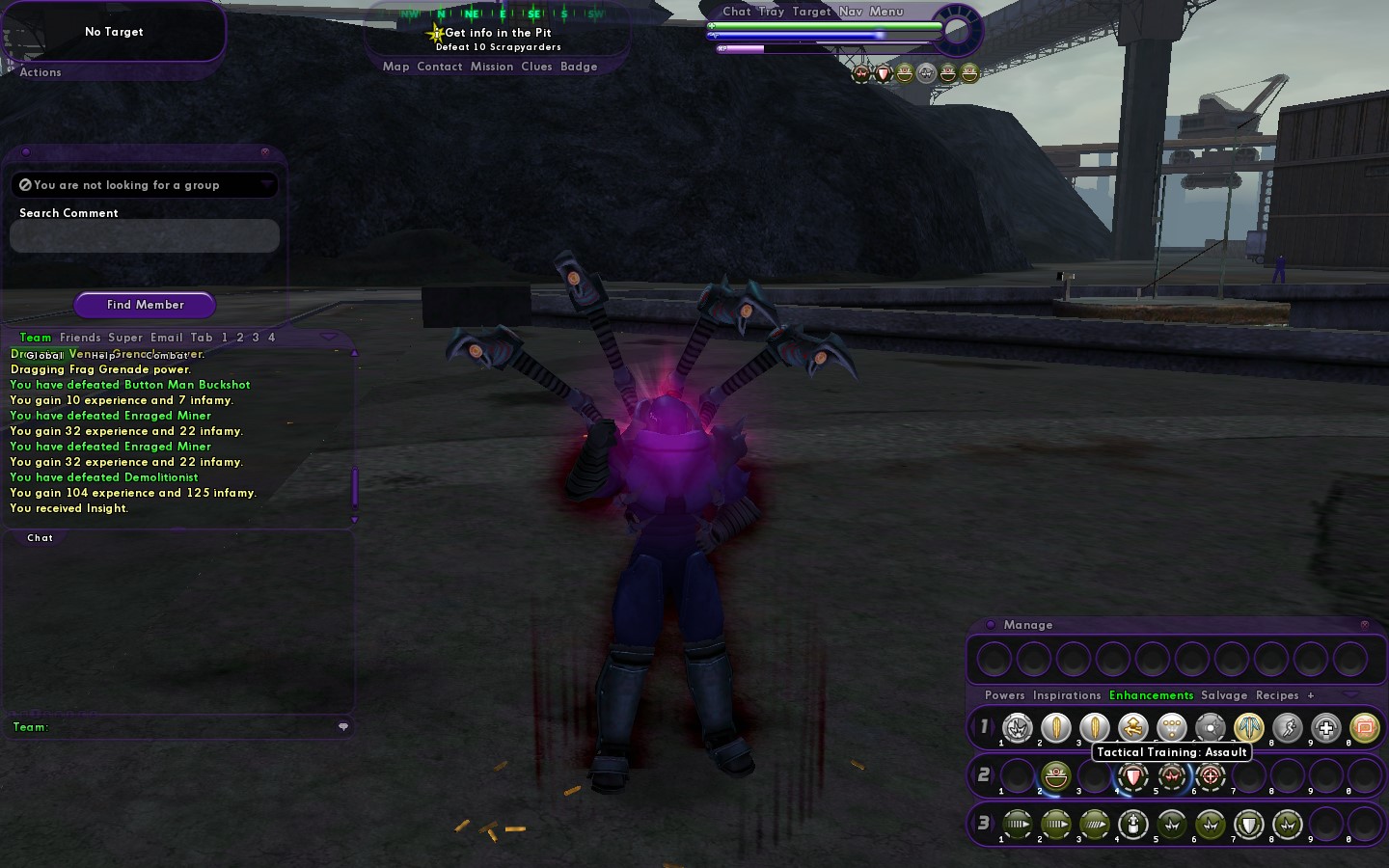This screenshot has height=868, width=1389.
Task: Switch to the Friends tab
Action: tap(80, 338)
